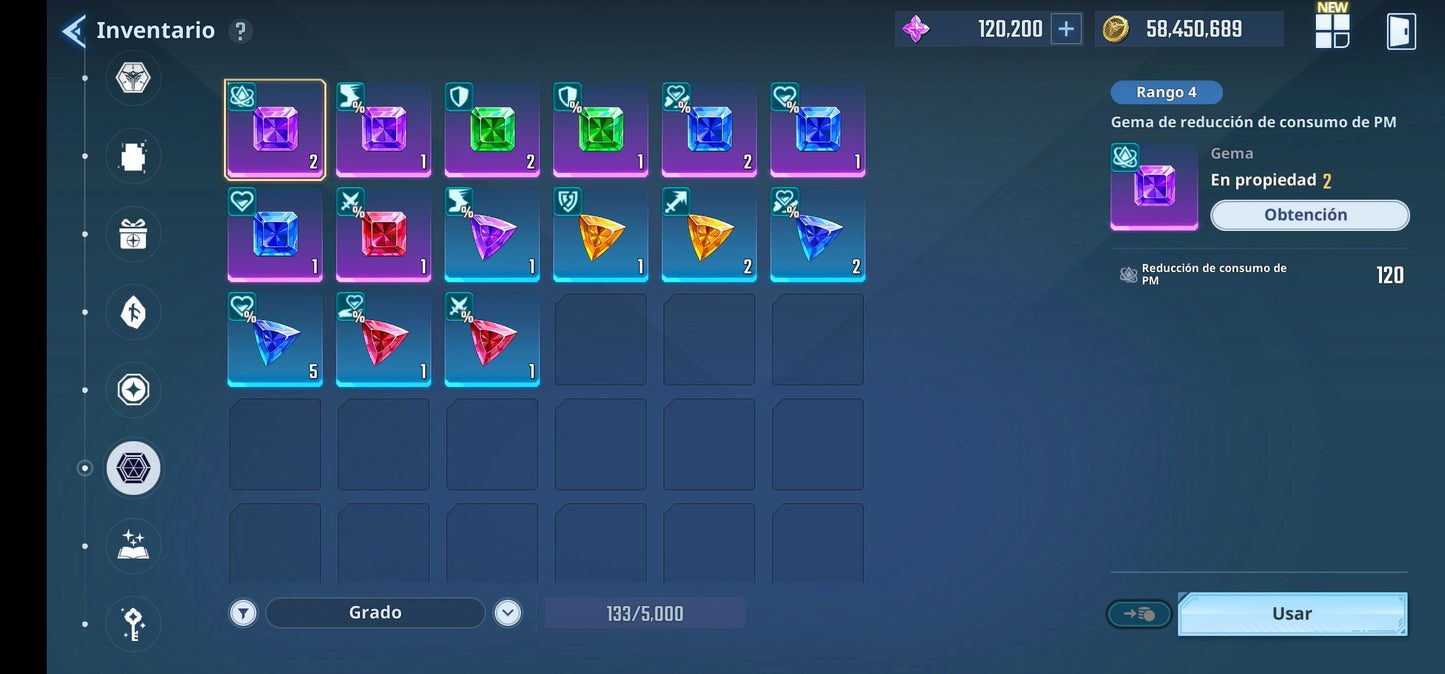Open the Obtención info for this gem

pyautogui.click(x=1309, y=215)
